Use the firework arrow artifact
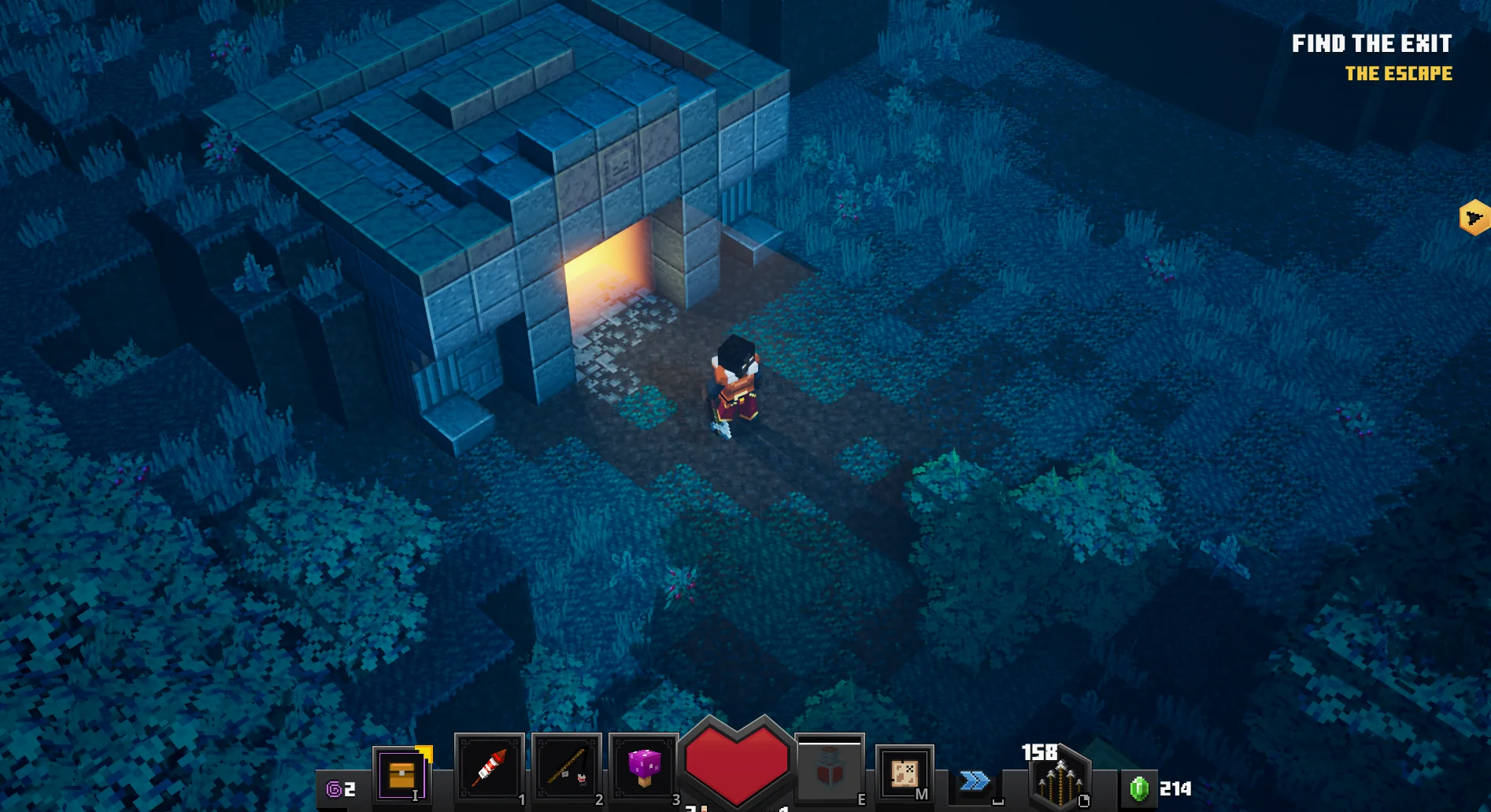This screenshot has height=812, width=1491. (489, 769)
